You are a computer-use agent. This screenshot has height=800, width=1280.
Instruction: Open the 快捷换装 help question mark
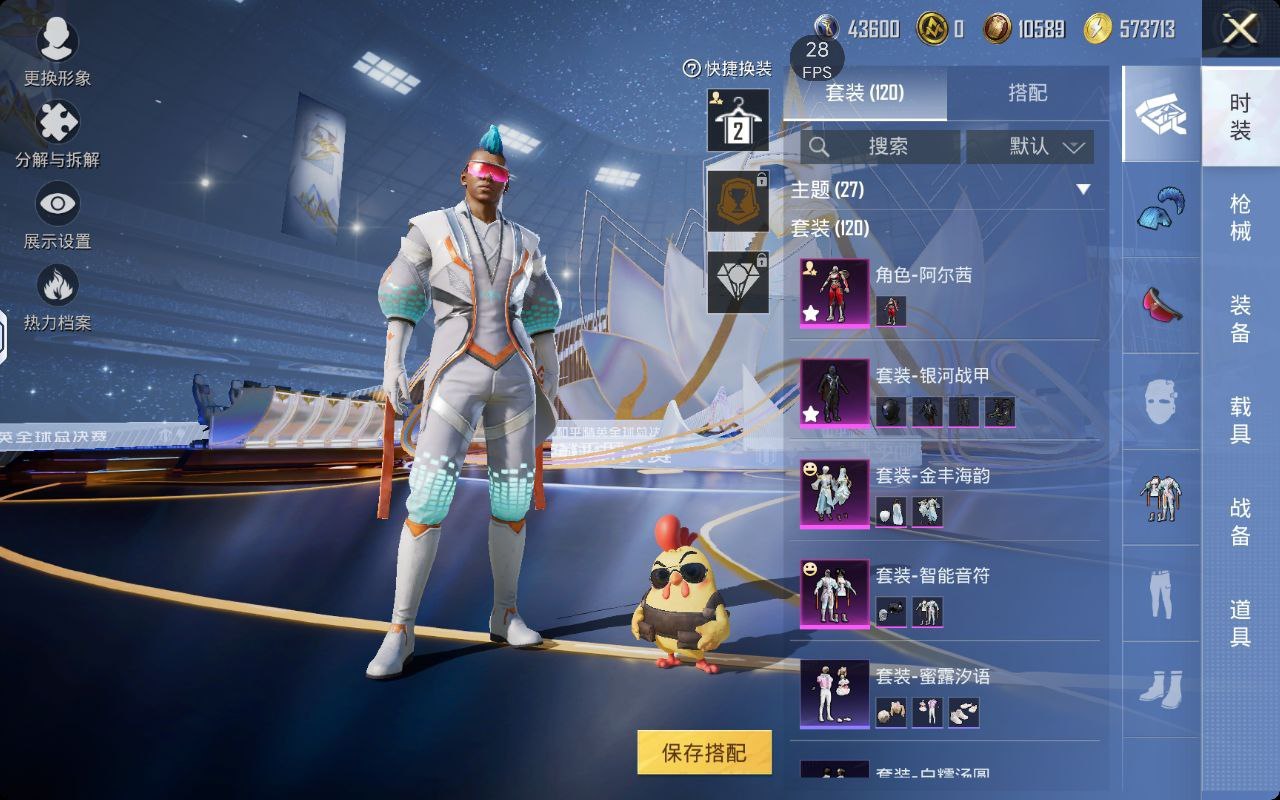[x=691, y=68]
